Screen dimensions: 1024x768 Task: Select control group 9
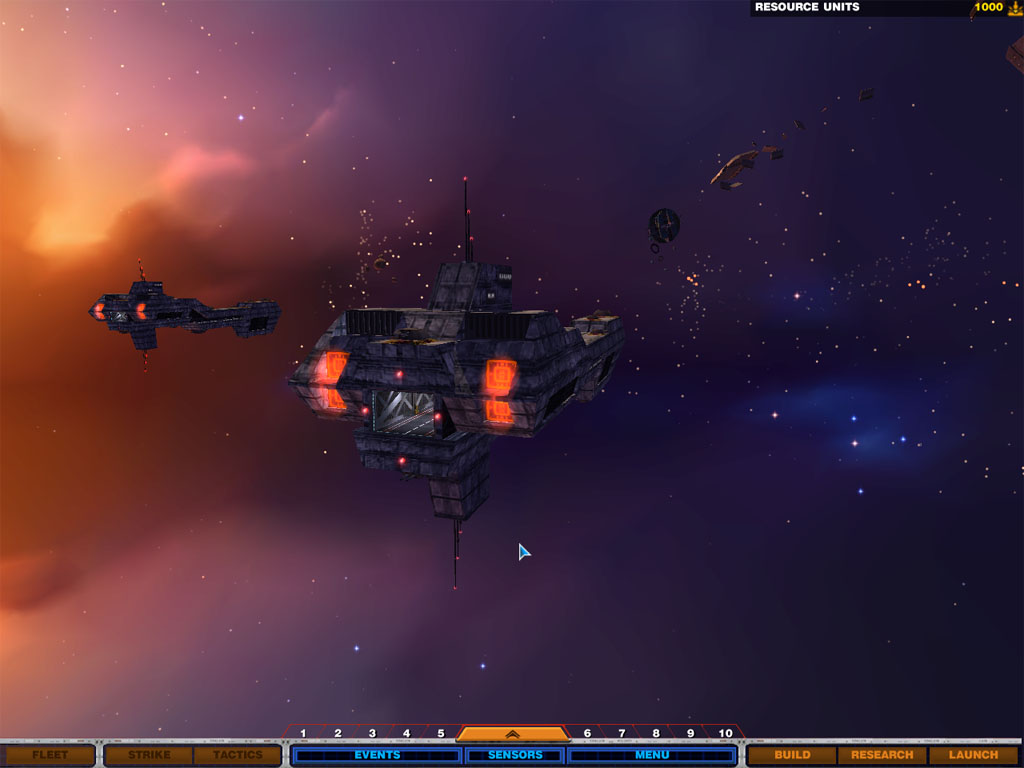pyautogui.click(x=690, y=734)
